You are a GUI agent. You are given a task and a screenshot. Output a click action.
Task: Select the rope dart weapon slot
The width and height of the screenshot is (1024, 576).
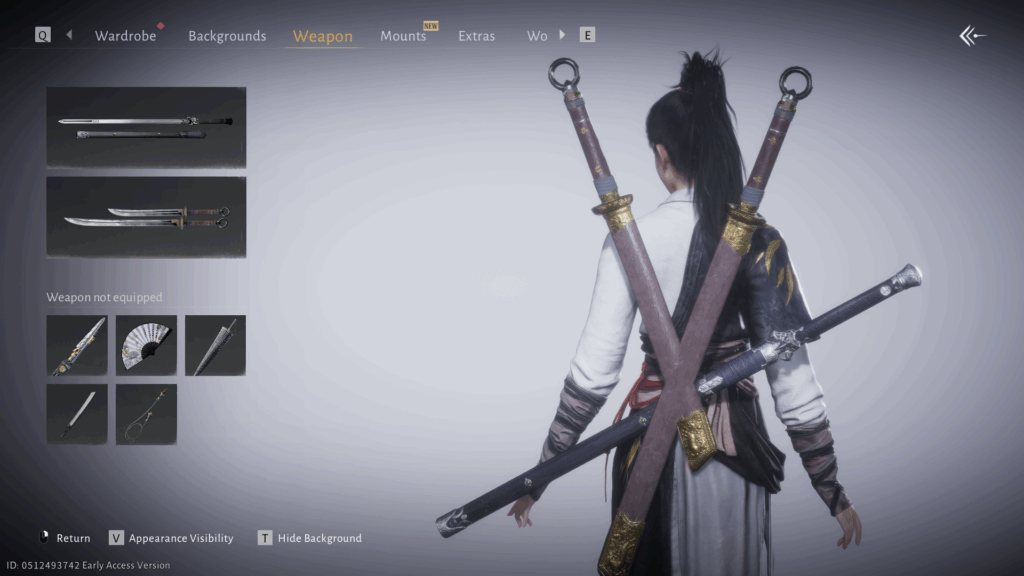click(146, 414)
